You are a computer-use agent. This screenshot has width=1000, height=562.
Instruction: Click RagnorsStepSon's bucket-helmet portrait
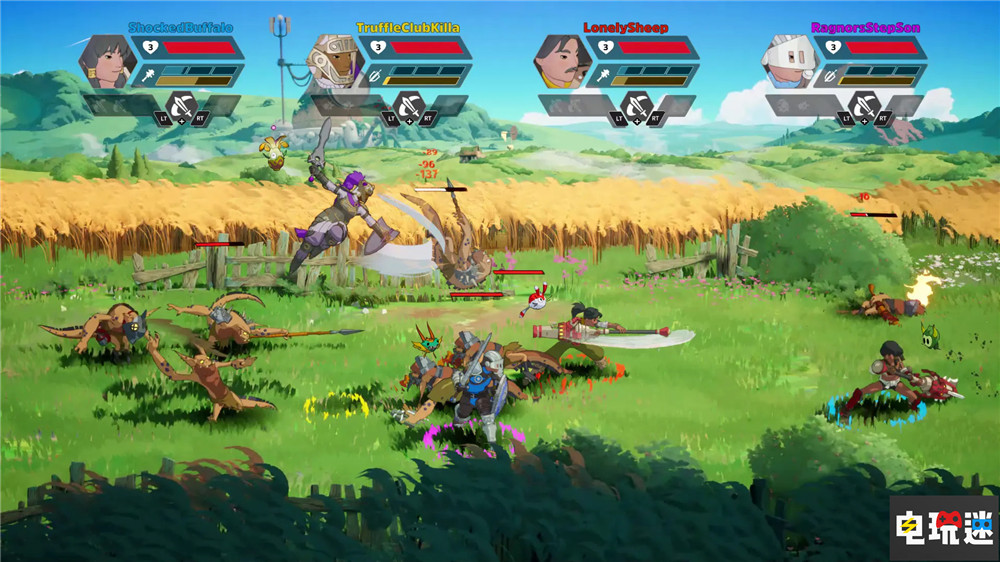pyautogui.click(x=790, y=63)
